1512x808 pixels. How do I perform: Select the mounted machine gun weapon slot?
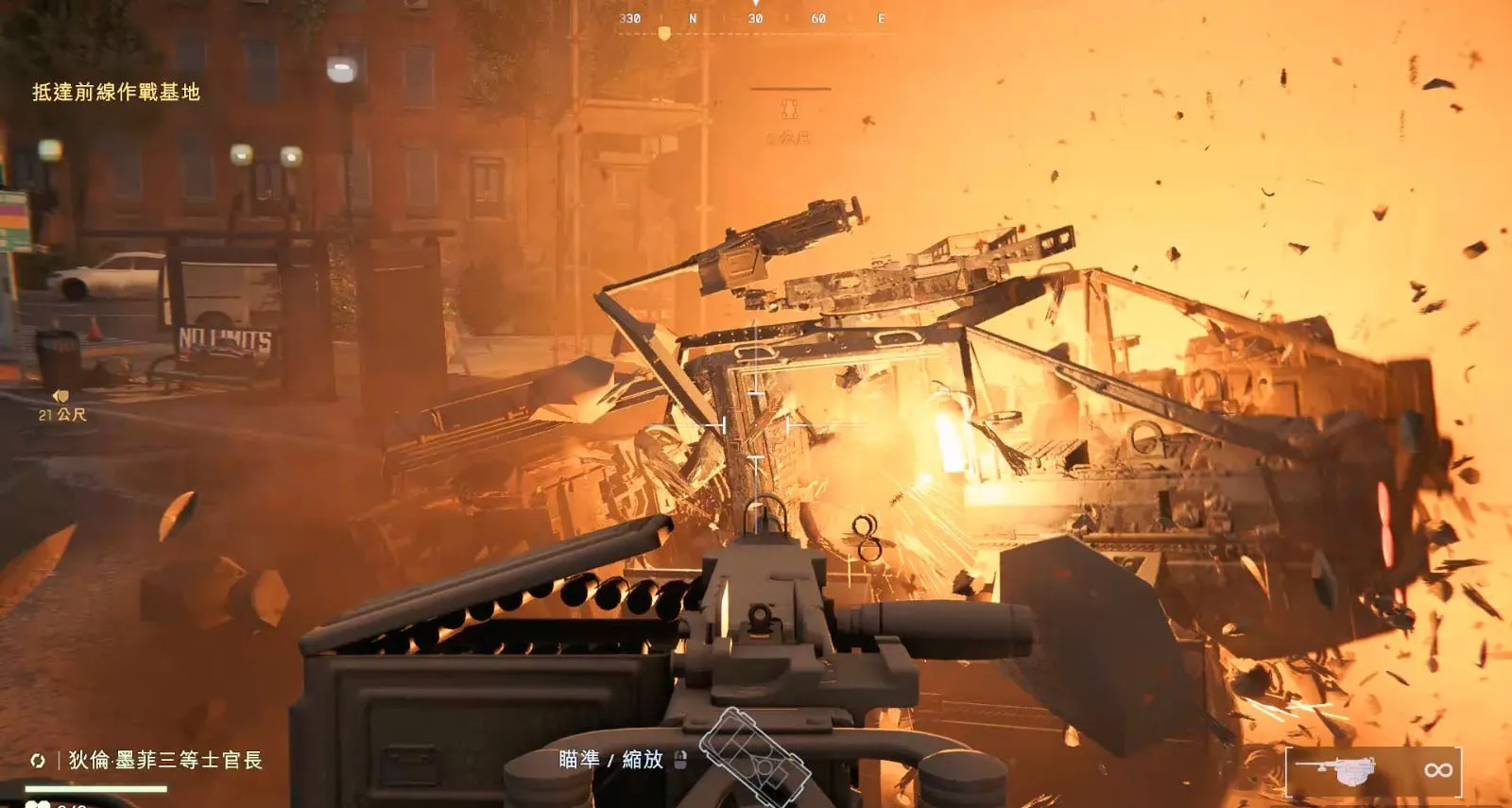[1373, 770]
